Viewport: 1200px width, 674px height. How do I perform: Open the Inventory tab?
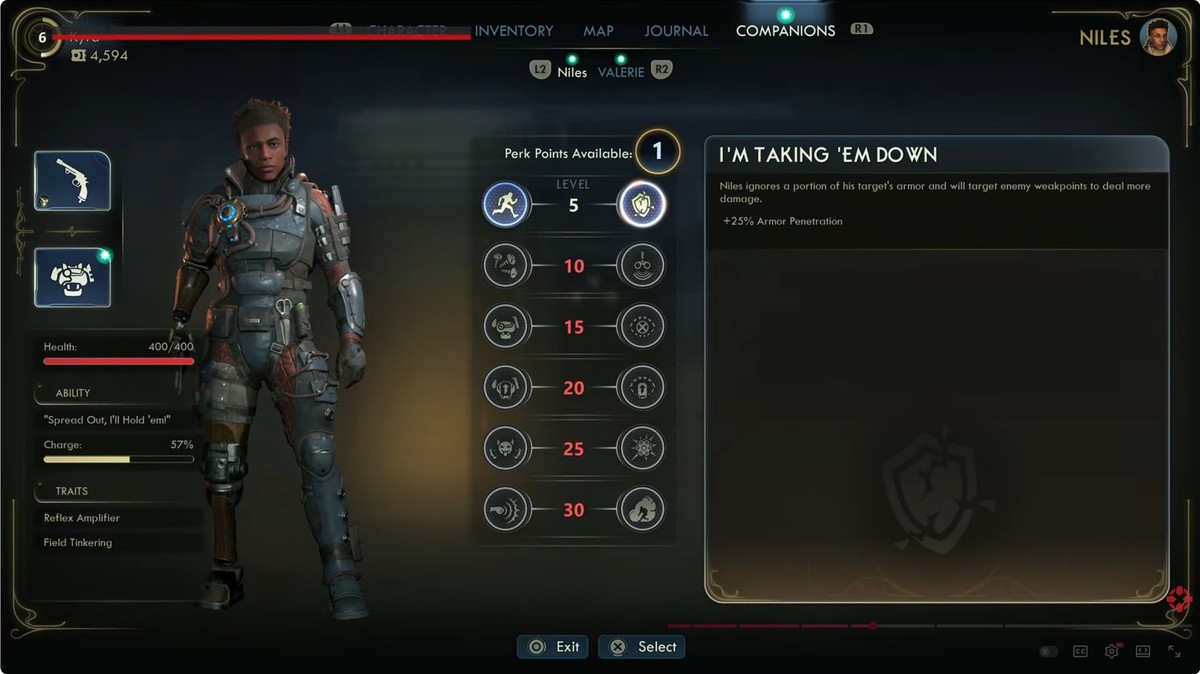pyautogui.click(x=514, y=31)
